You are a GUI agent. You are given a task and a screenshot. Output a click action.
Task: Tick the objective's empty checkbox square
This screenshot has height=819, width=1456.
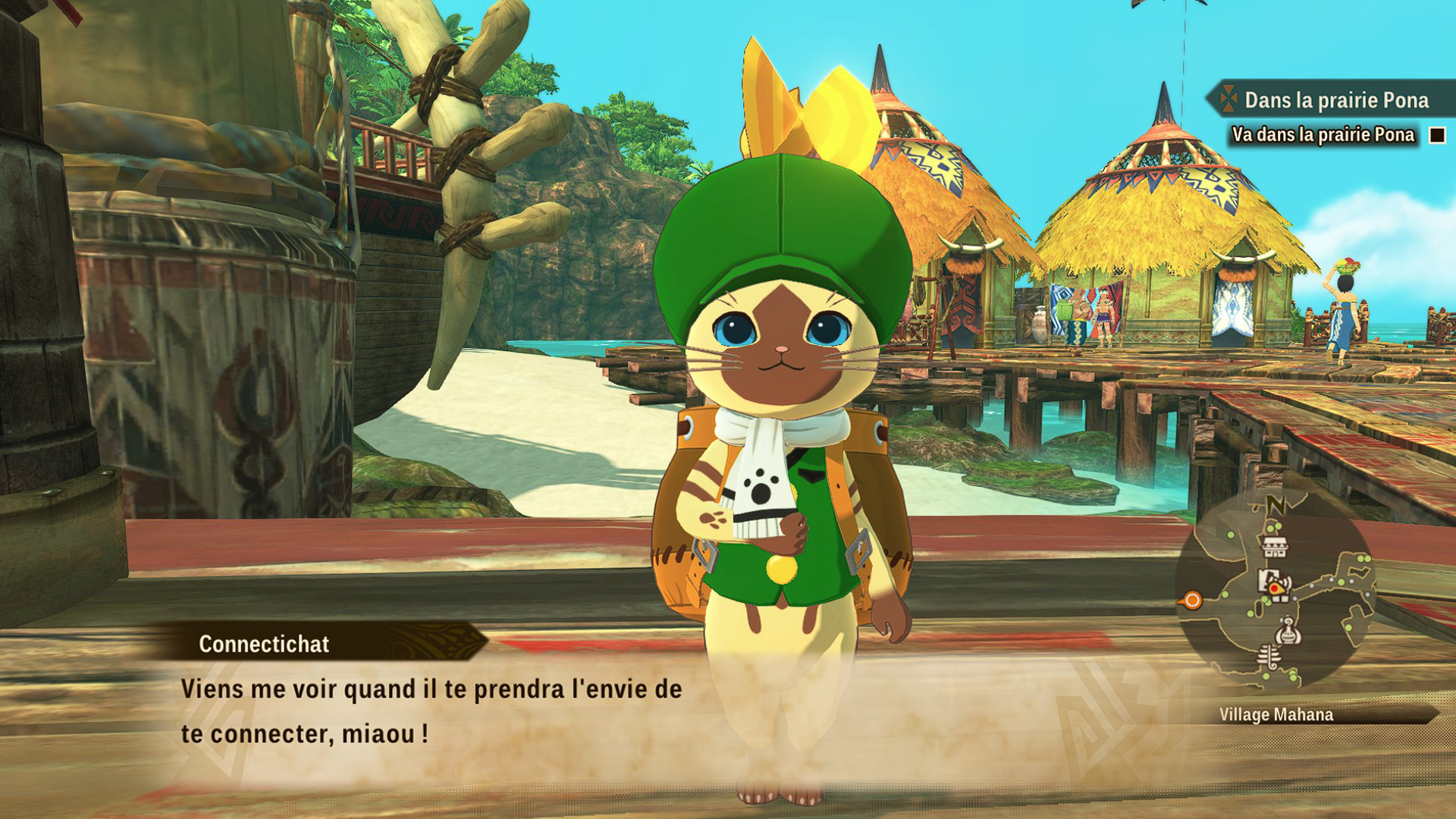point(1436,136)
